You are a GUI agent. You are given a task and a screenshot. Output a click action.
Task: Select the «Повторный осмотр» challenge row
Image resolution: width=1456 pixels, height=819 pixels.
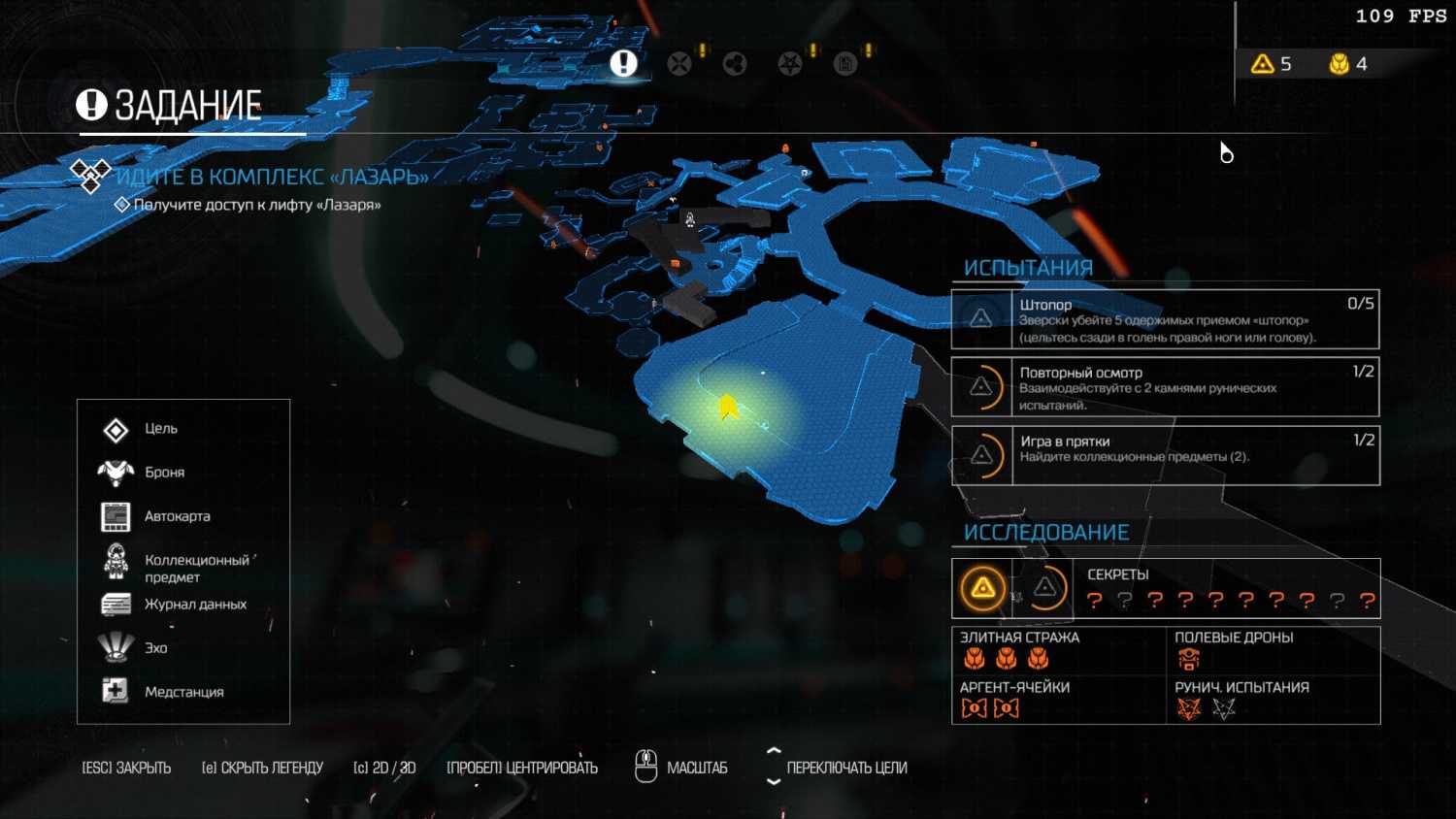point(1165,387)
